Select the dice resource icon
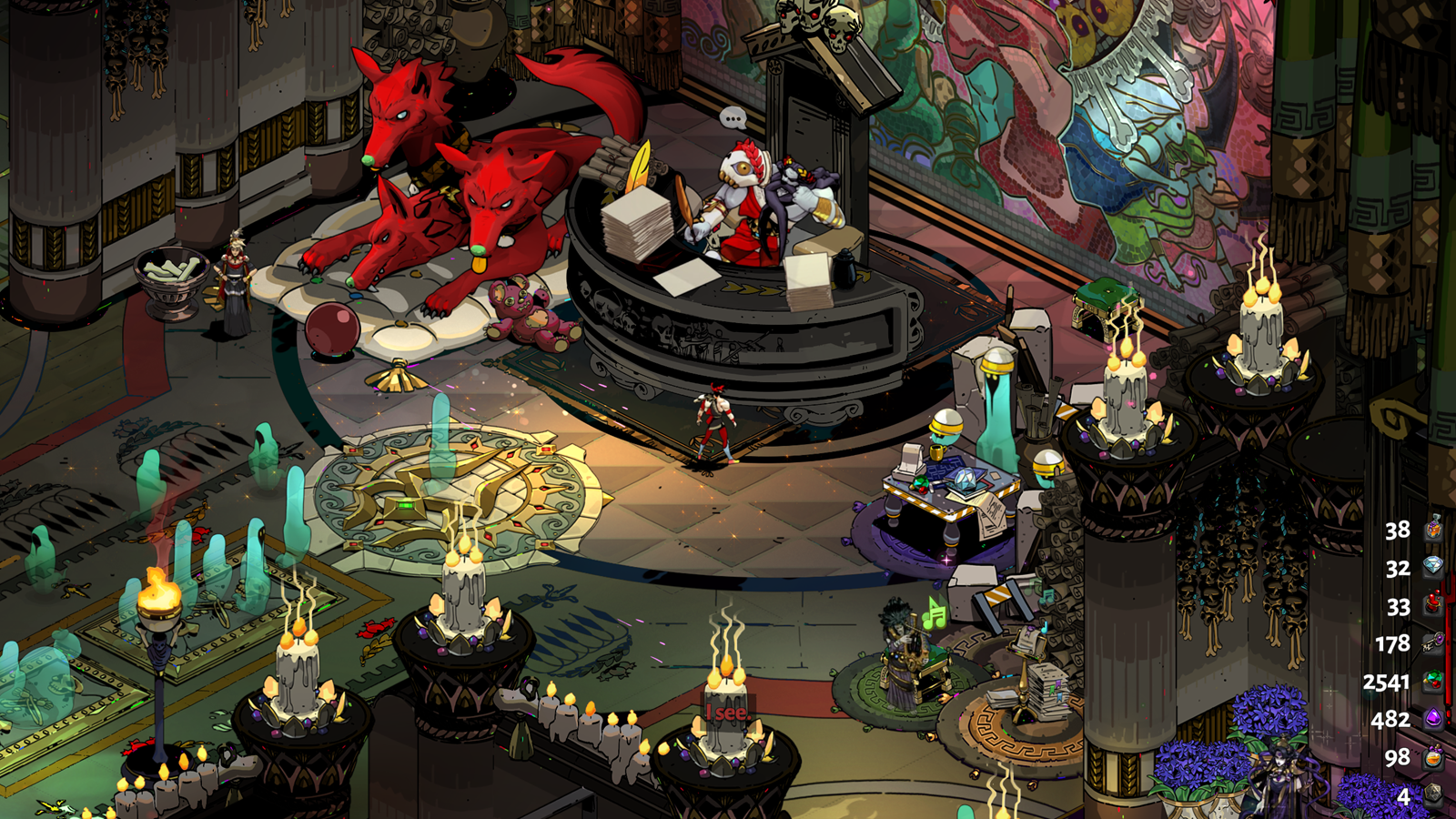 (1433, 795)
